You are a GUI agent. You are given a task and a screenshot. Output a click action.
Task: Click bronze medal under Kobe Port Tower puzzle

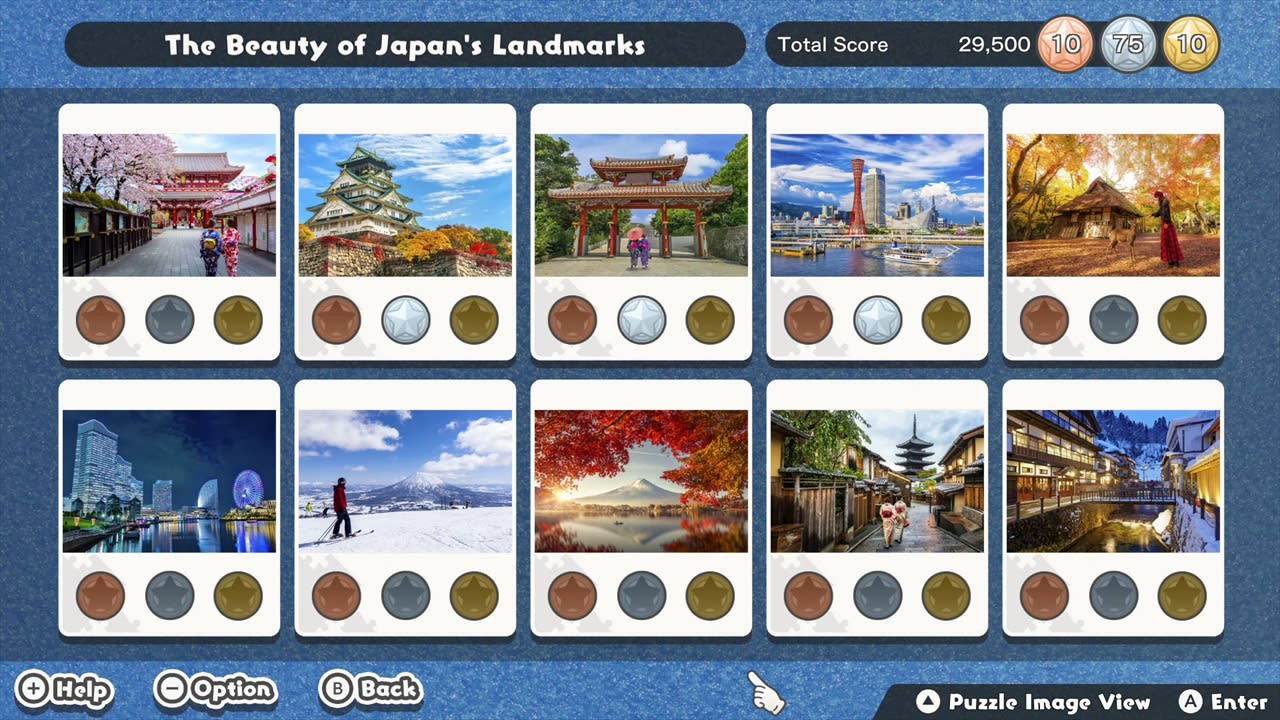(808, 320)
